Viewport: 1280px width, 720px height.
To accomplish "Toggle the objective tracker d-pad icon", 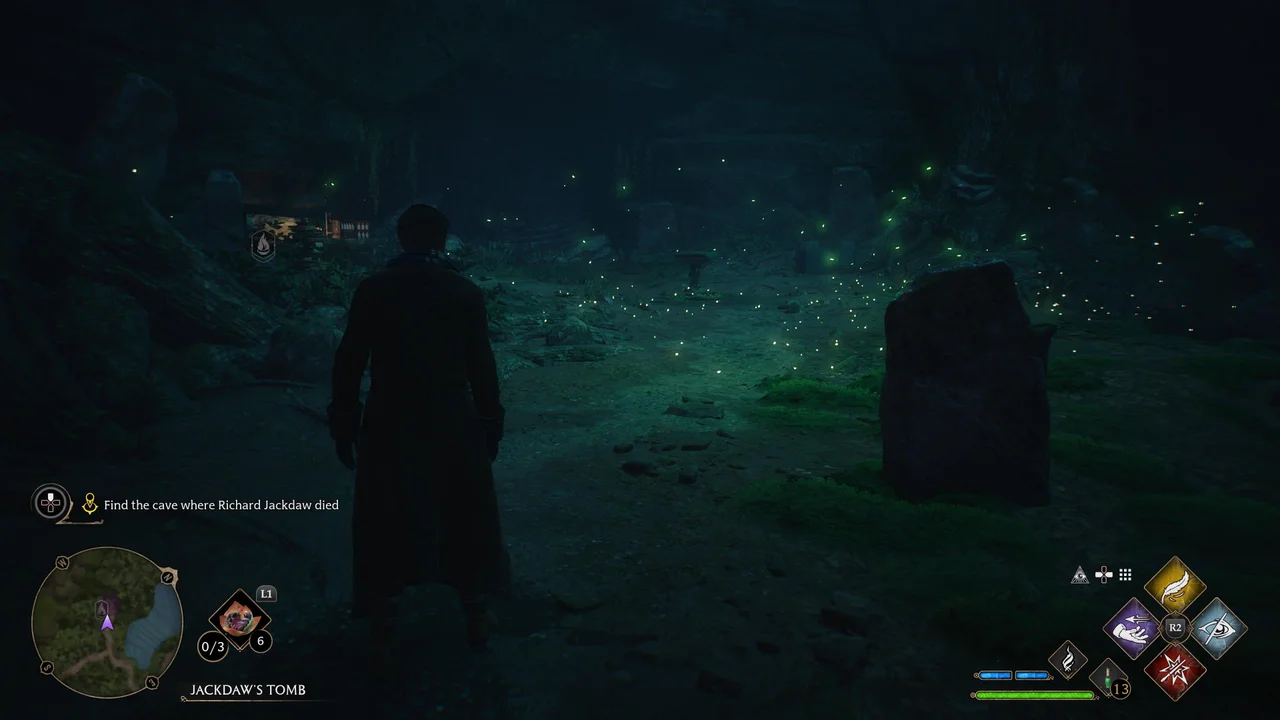I will point(50,503).
